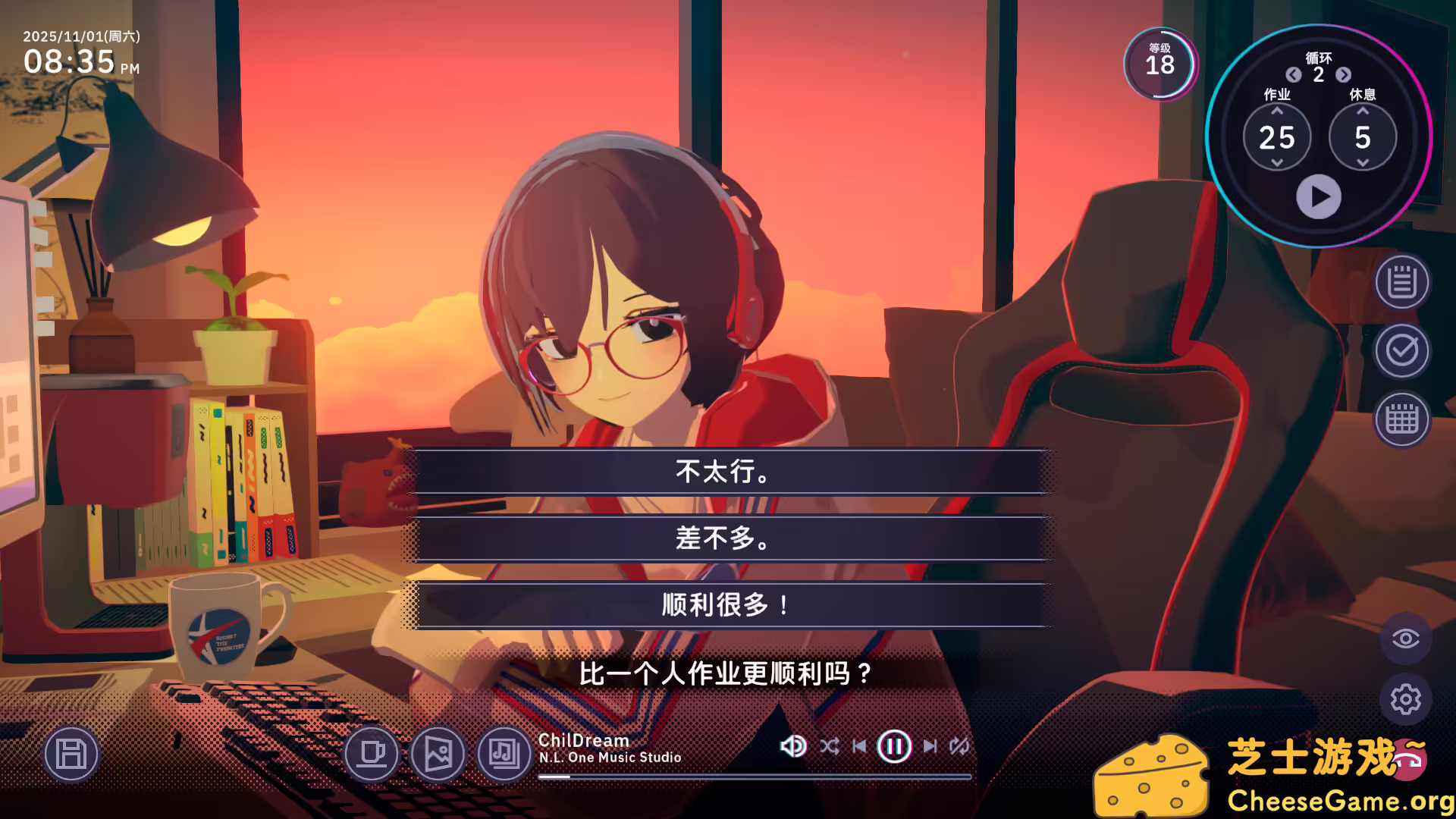Open the background scene picker icon

pyautogui.click(x=438, y=755)
